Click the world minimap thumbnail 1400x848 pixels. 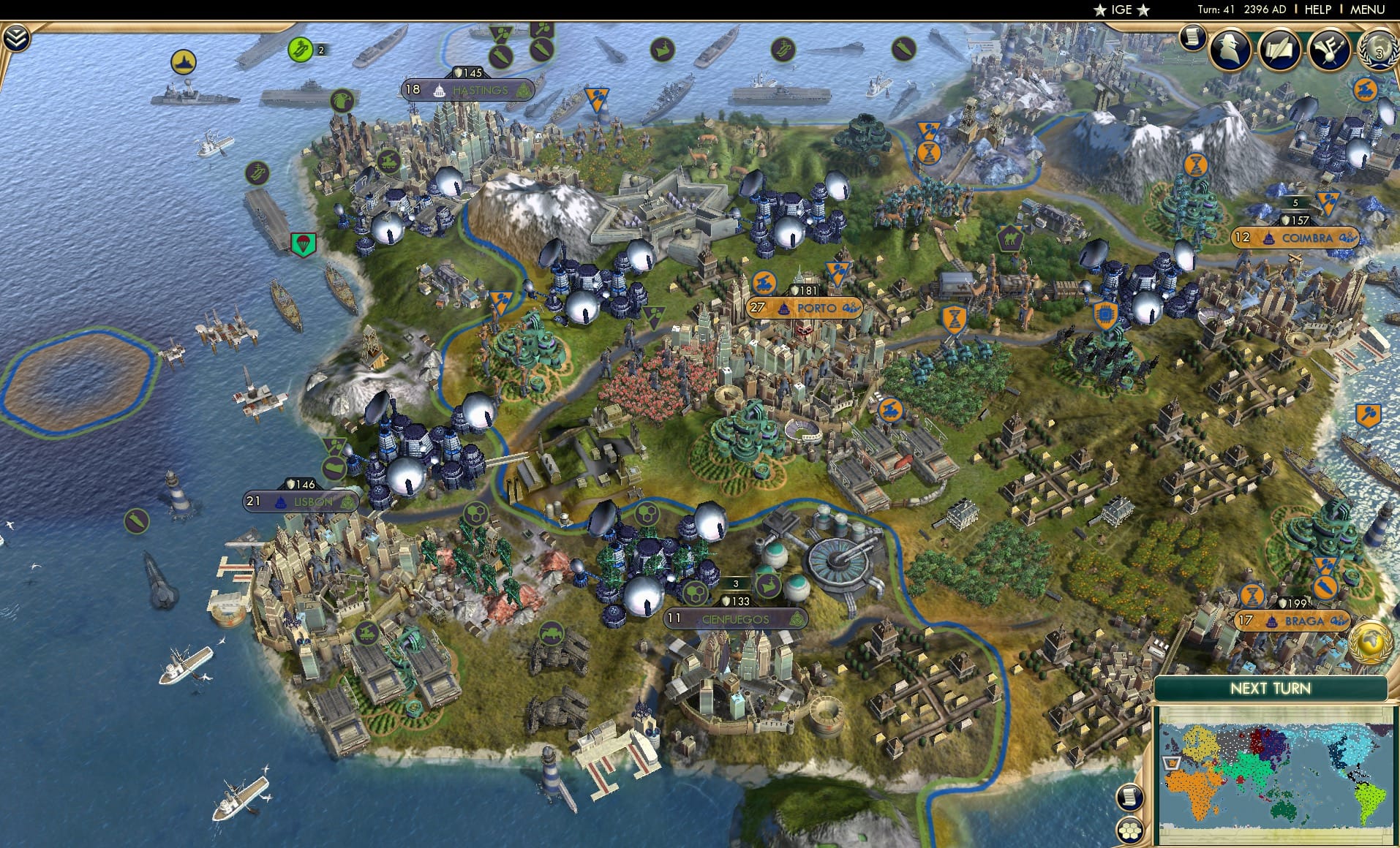tap(1276, 760)
